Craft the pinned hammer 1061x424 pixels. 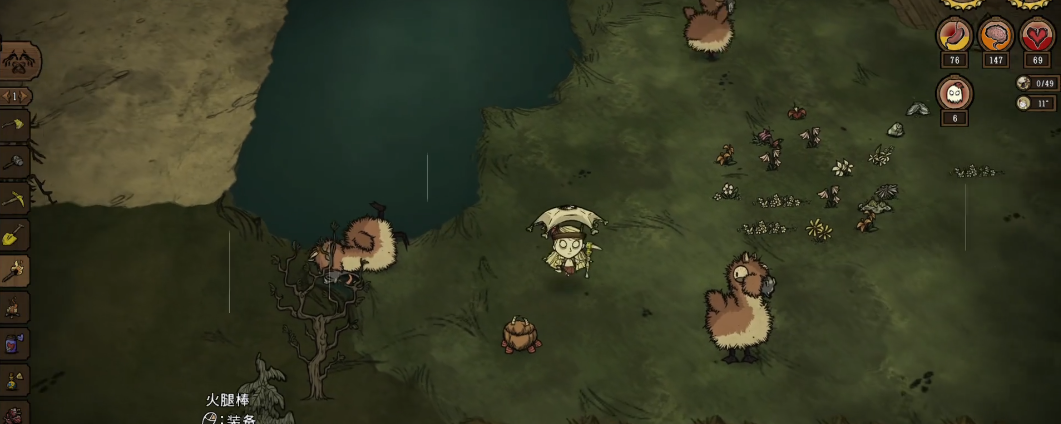pos(13,161)
